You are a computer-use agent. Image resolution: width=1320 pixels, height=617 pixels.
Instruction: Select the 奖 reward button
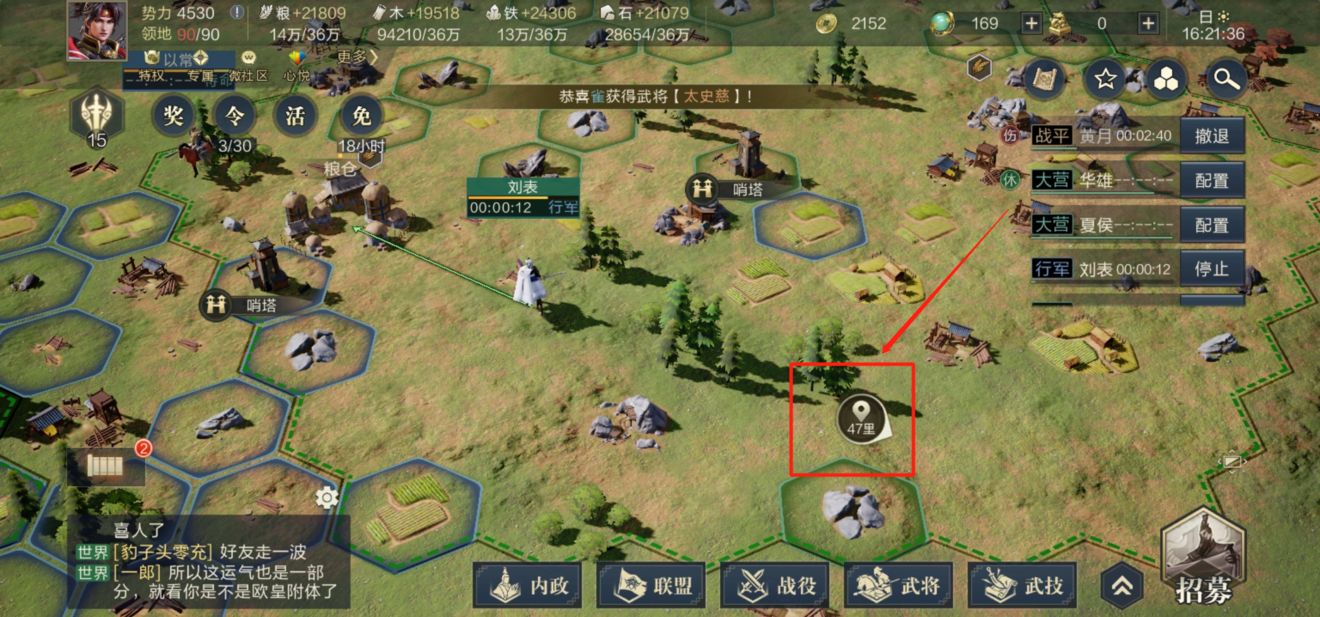coord(173,116)
